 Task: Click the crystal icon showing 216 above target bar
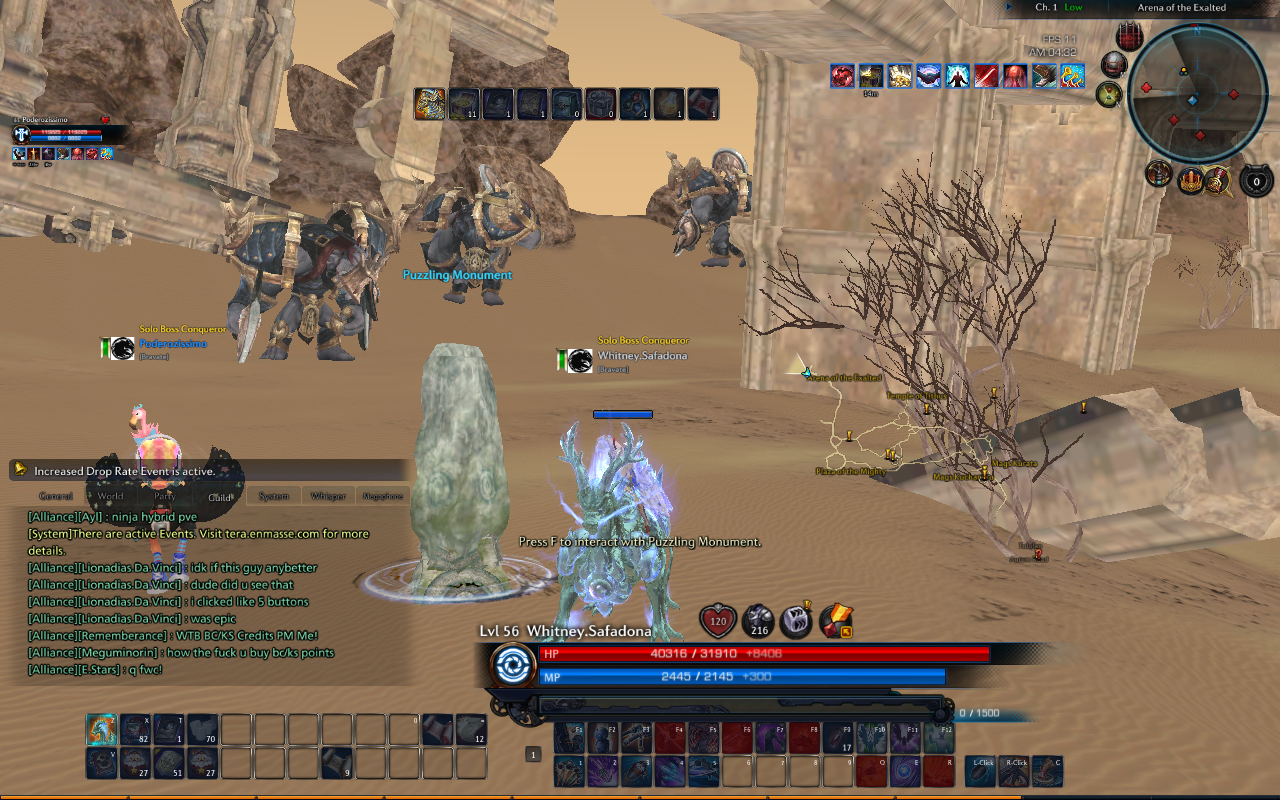click(758, 624)
